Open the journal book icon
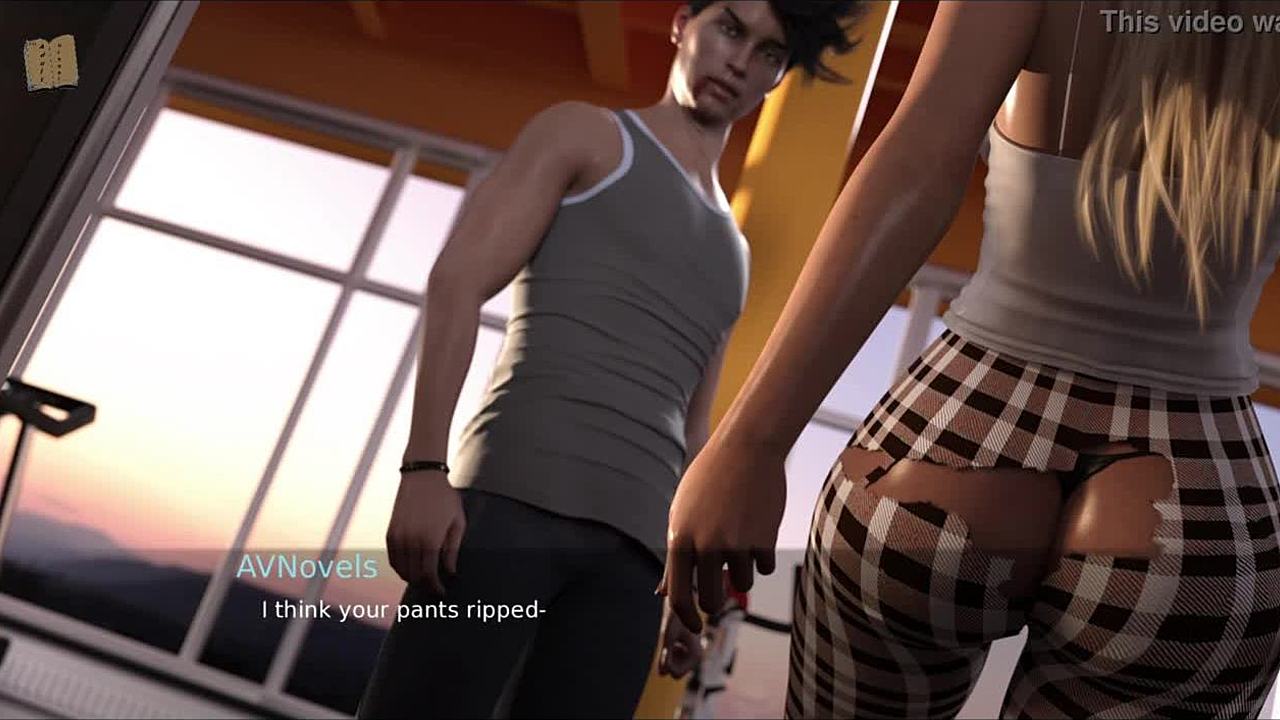This screenshot has height=720, width=1280. point(51,63)
